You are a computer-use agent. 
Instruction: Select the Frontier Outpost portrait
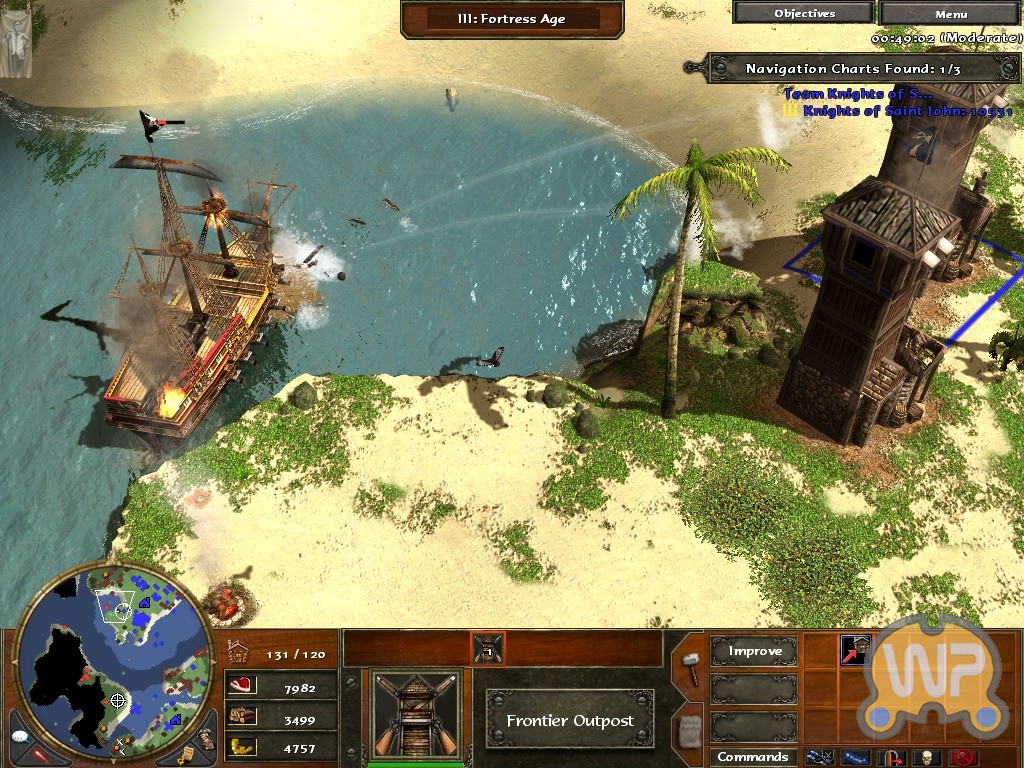point(416,713)
